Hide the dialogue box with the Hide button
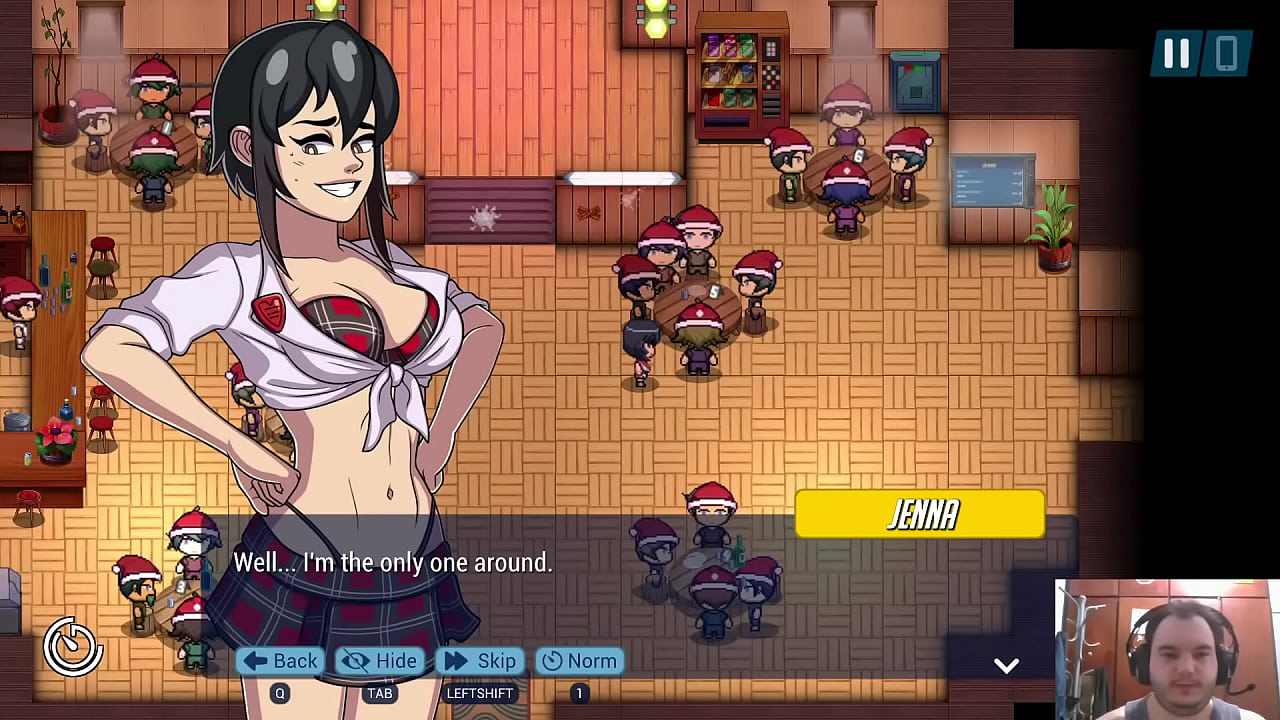This screenshot has width=1280, height=720. tap(380, 661)
